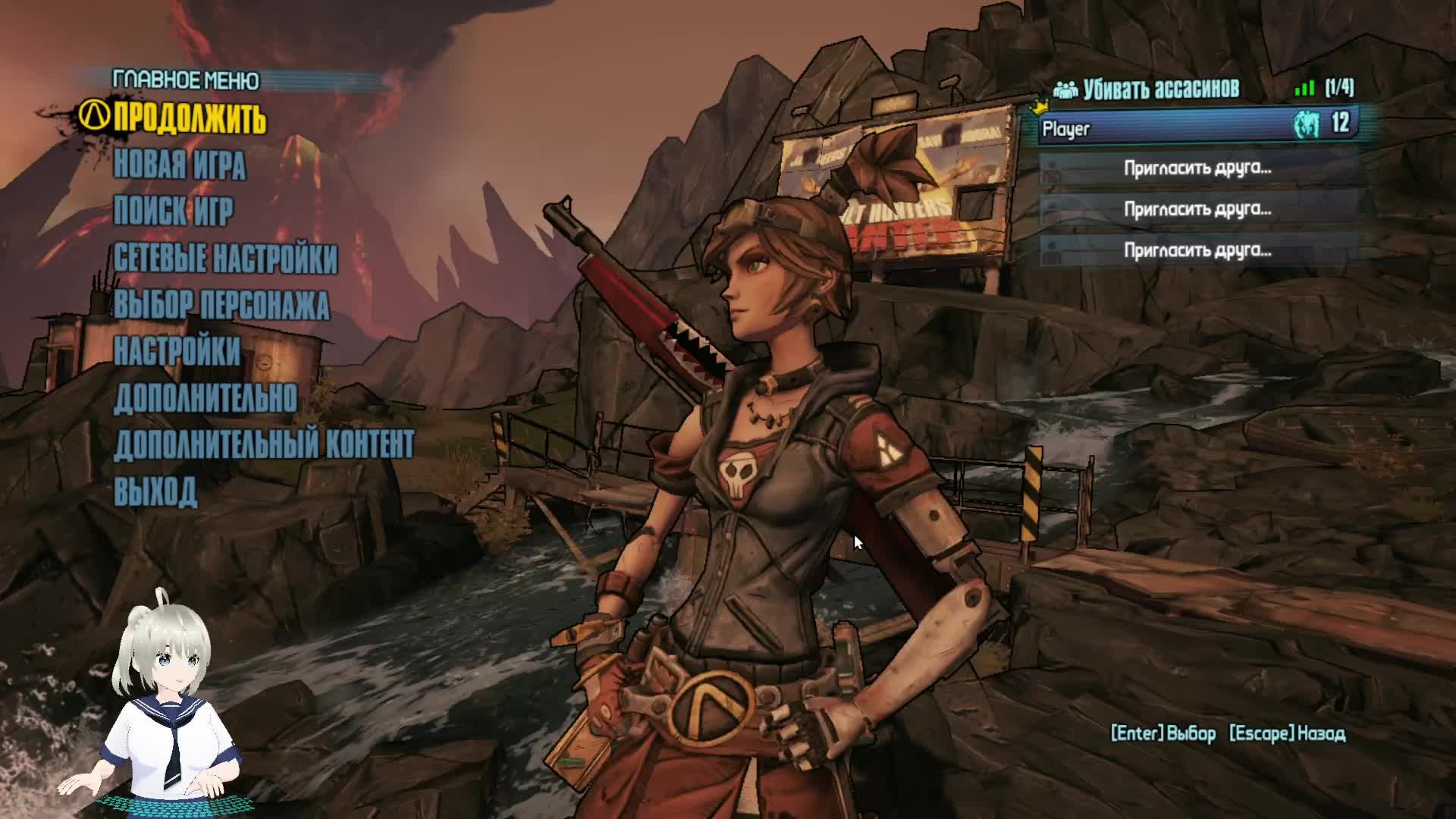Choose ВЫБОР ПЕРСОНАЖА character select
The height and width of the screenshot is (819, 1456).
coord(221,305)
